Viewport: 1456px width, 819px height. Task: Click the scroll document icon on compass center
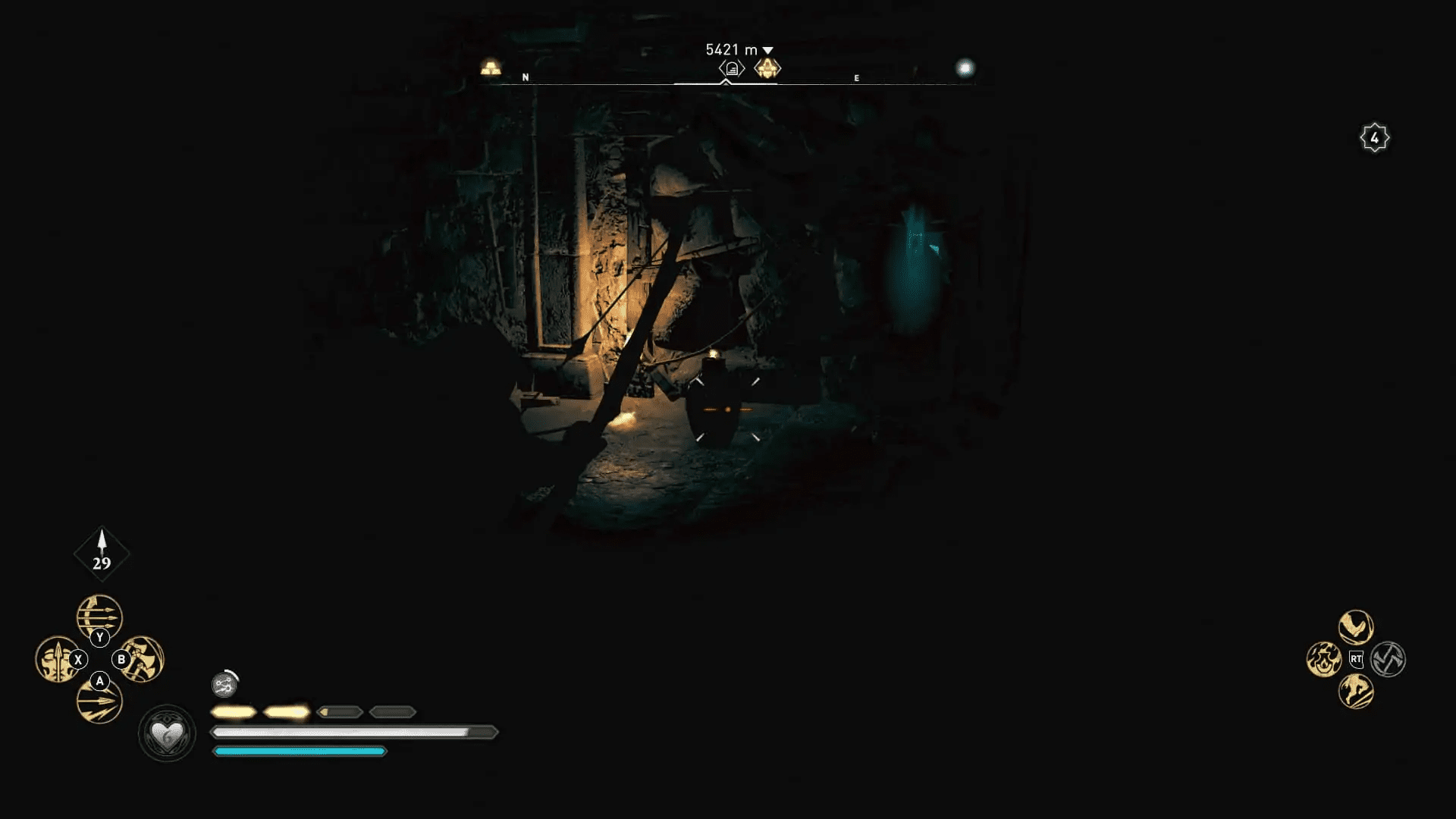pyautogui.click(x=730, y=68)
